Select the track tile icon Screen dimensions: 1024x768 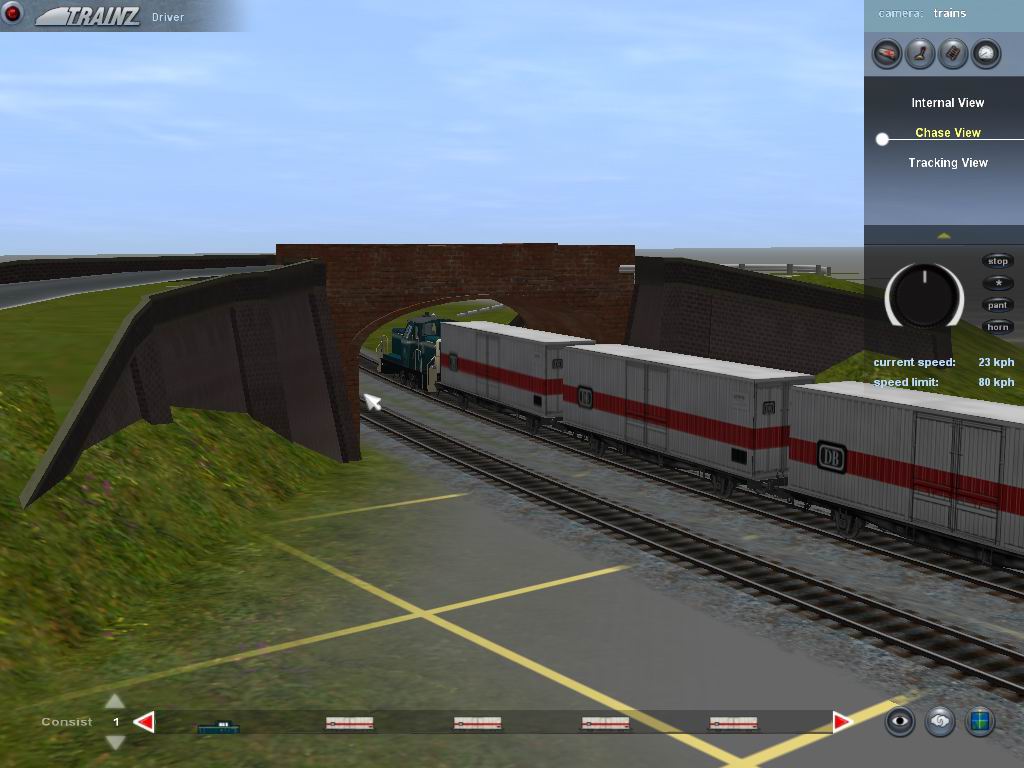tap(953, 53)
